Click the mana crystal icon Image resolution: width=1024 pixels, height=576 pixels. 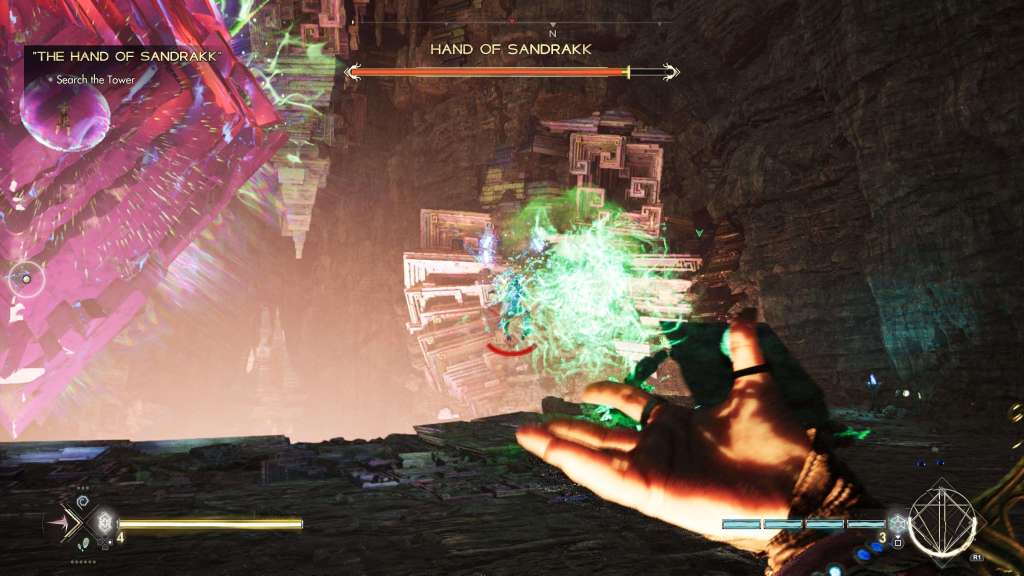click(x=897, y=524)
